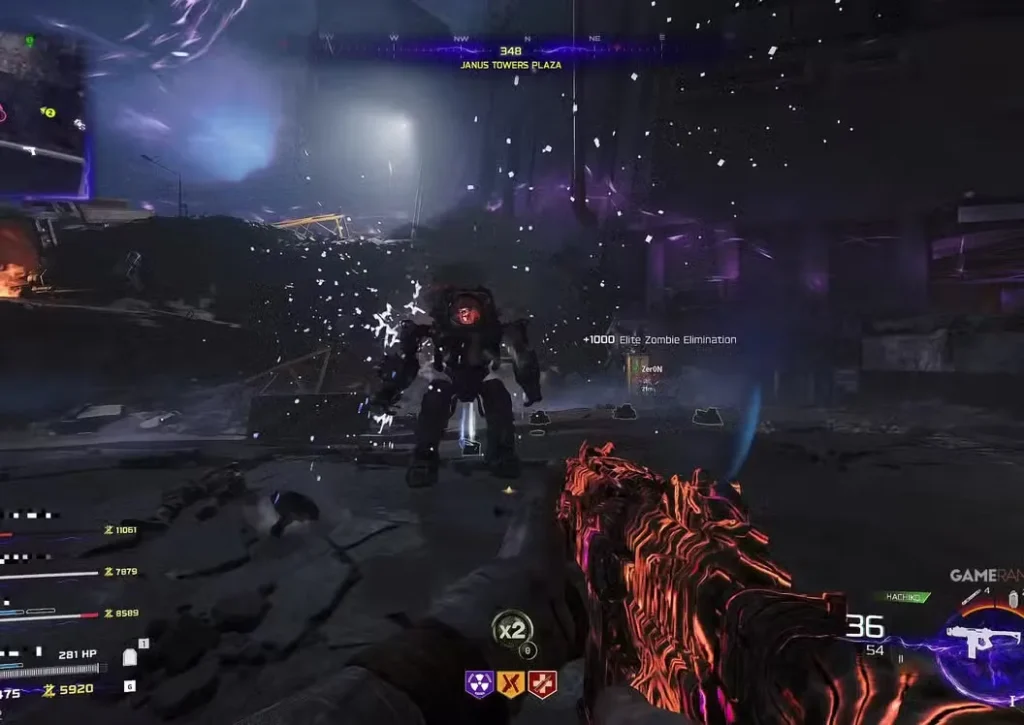Screen dimensions: 1024x725
Task: Click the green HACHIKO weapon name tag
Action: coord(902,597)
